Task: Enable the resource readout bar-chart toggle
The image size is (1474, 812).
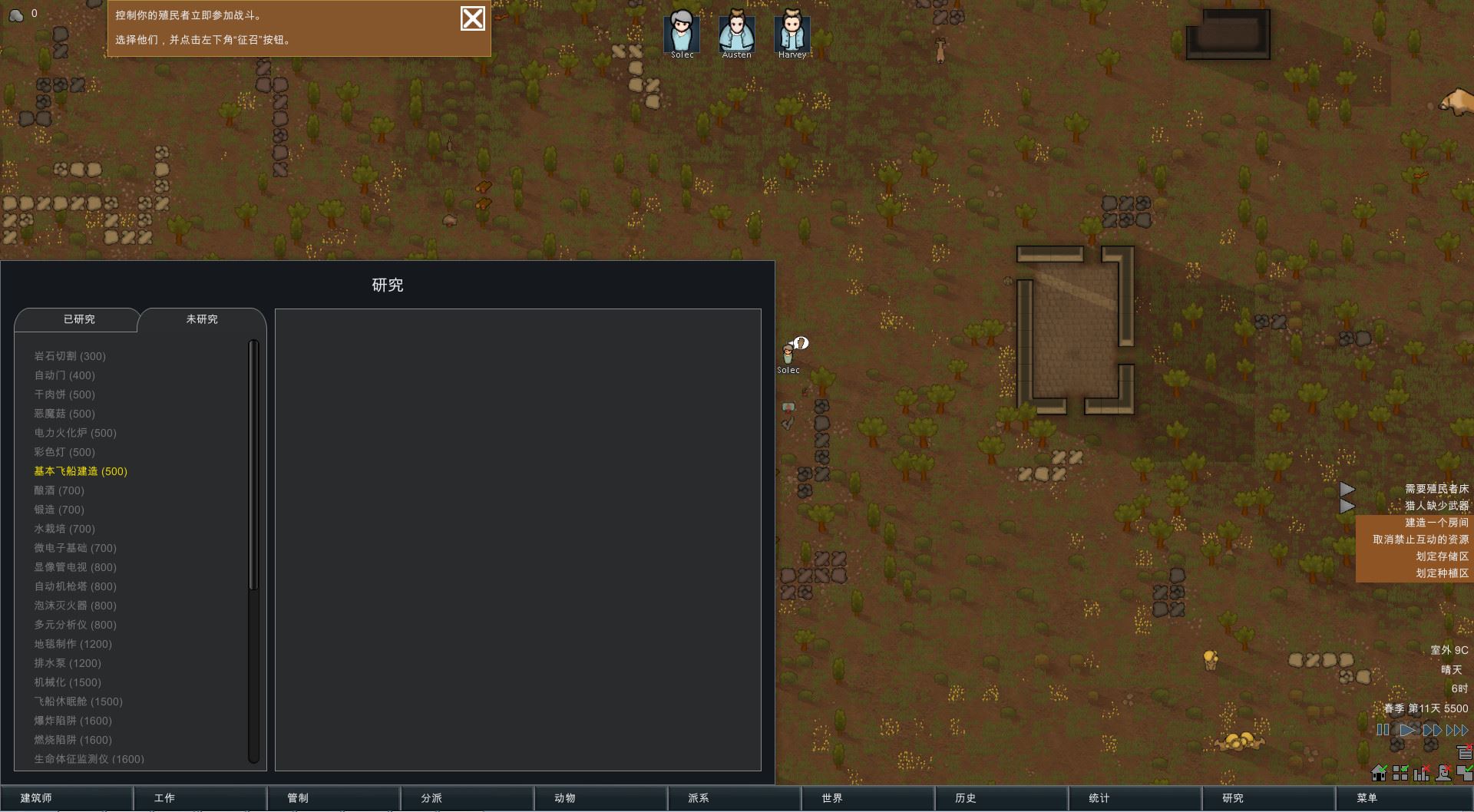Action: (1420, 773)
